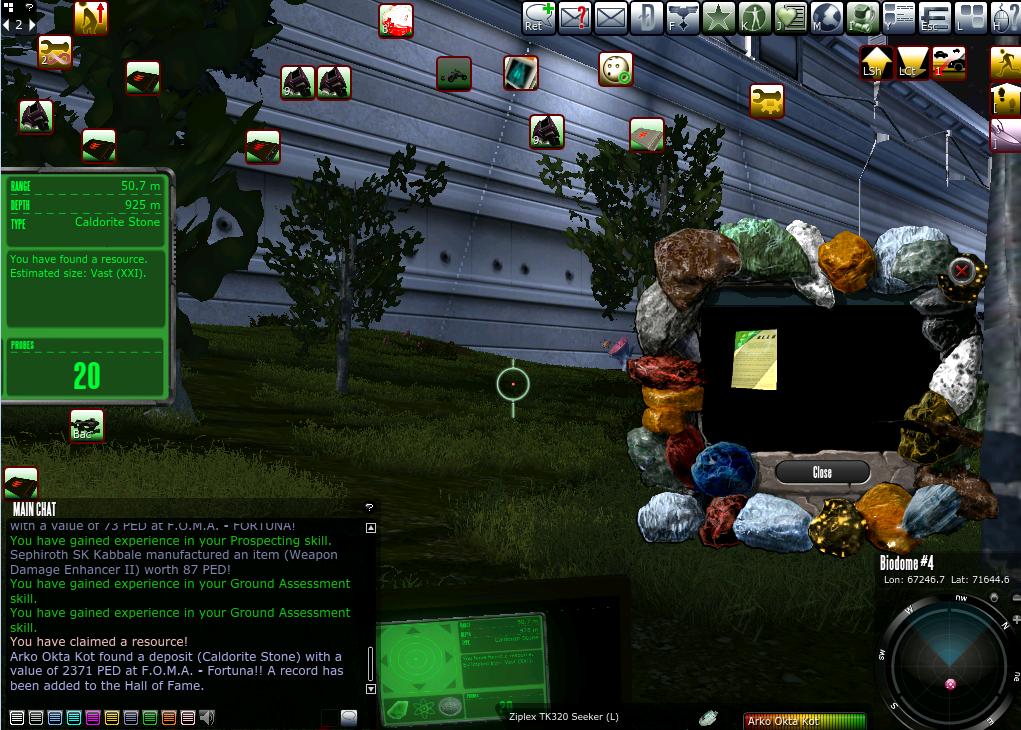Close the mining loot window
Viewport: 1021px width, 730px height.
click(822, 472)
